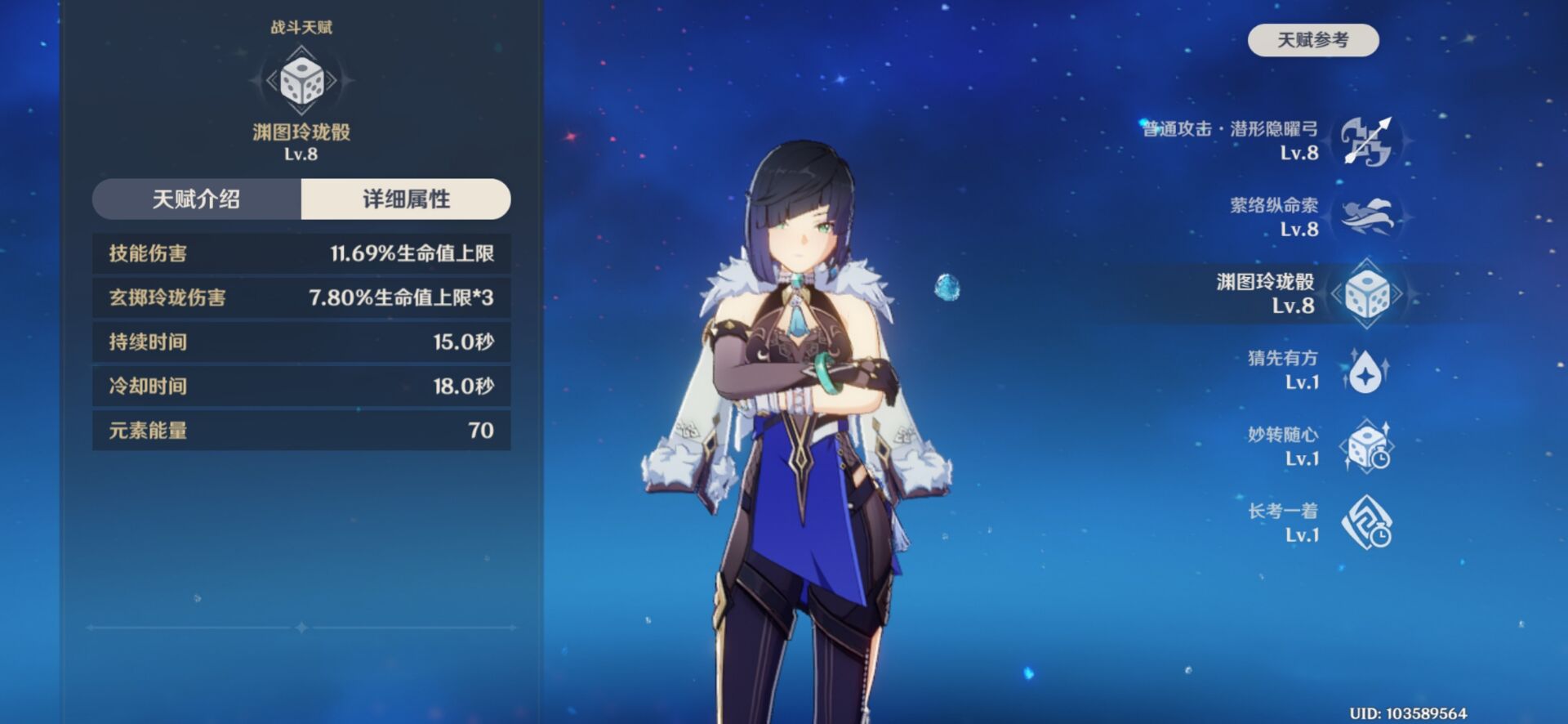
Task: Choose the 萦络纵命索 skill talent
Action: pyautogui.click(x=1366, y=217)
